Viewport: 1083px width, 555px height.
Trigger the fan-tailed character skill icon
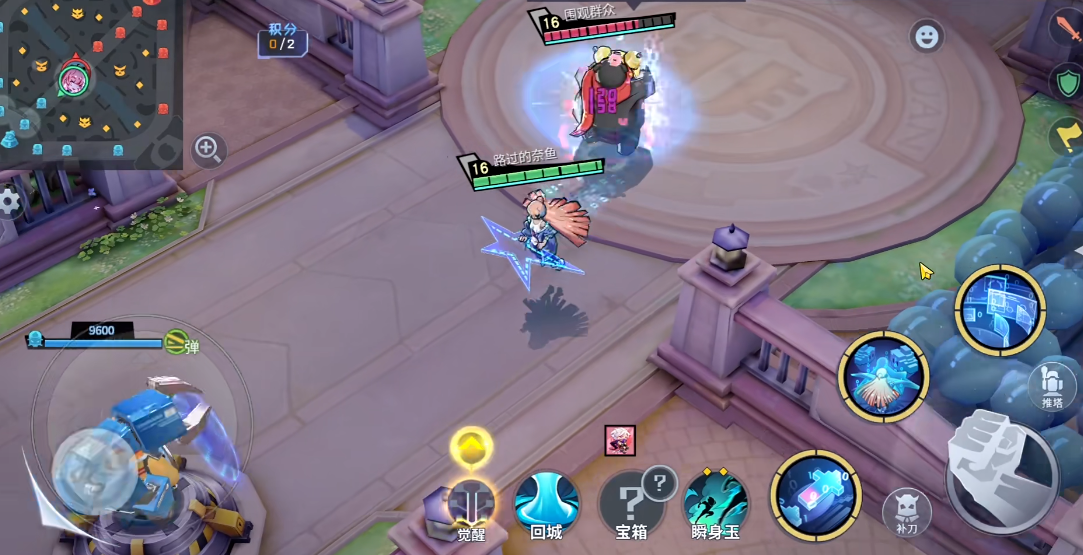pyautogui.click(x=884, y=377)
